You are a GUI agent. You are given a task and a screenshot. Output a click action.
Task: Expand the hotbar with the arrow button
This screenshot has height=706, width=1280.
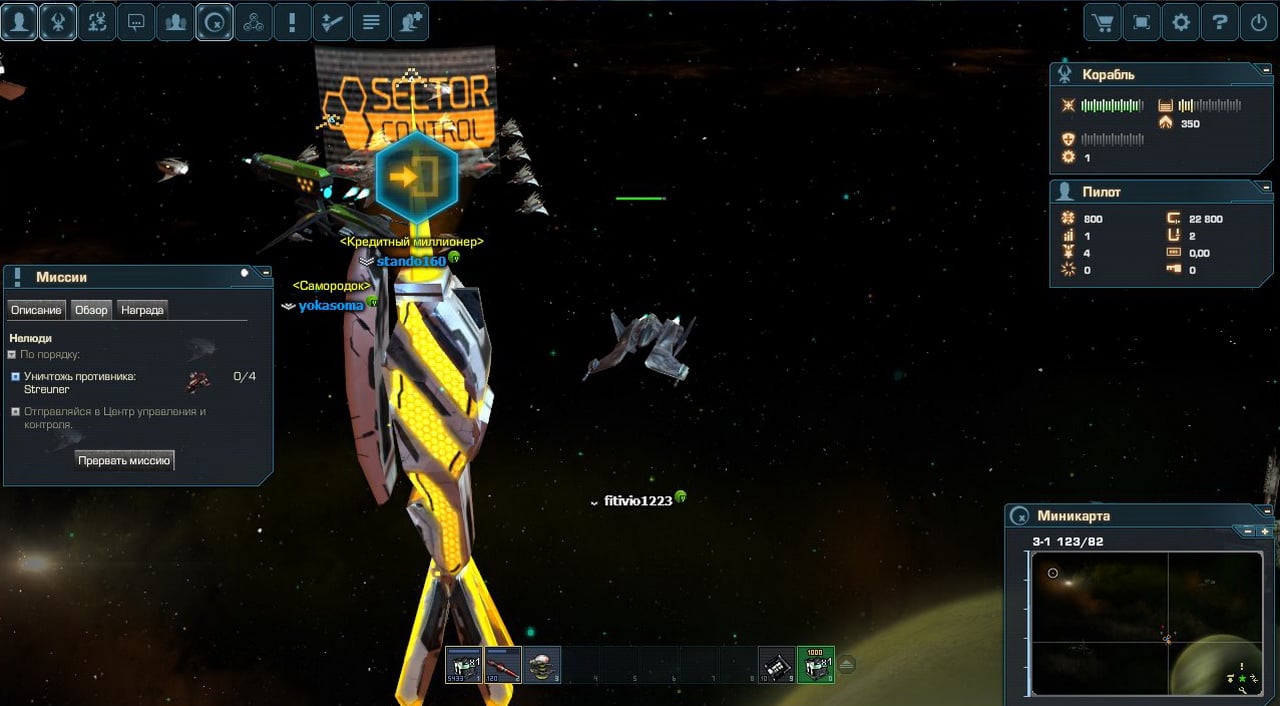point(847,664)
